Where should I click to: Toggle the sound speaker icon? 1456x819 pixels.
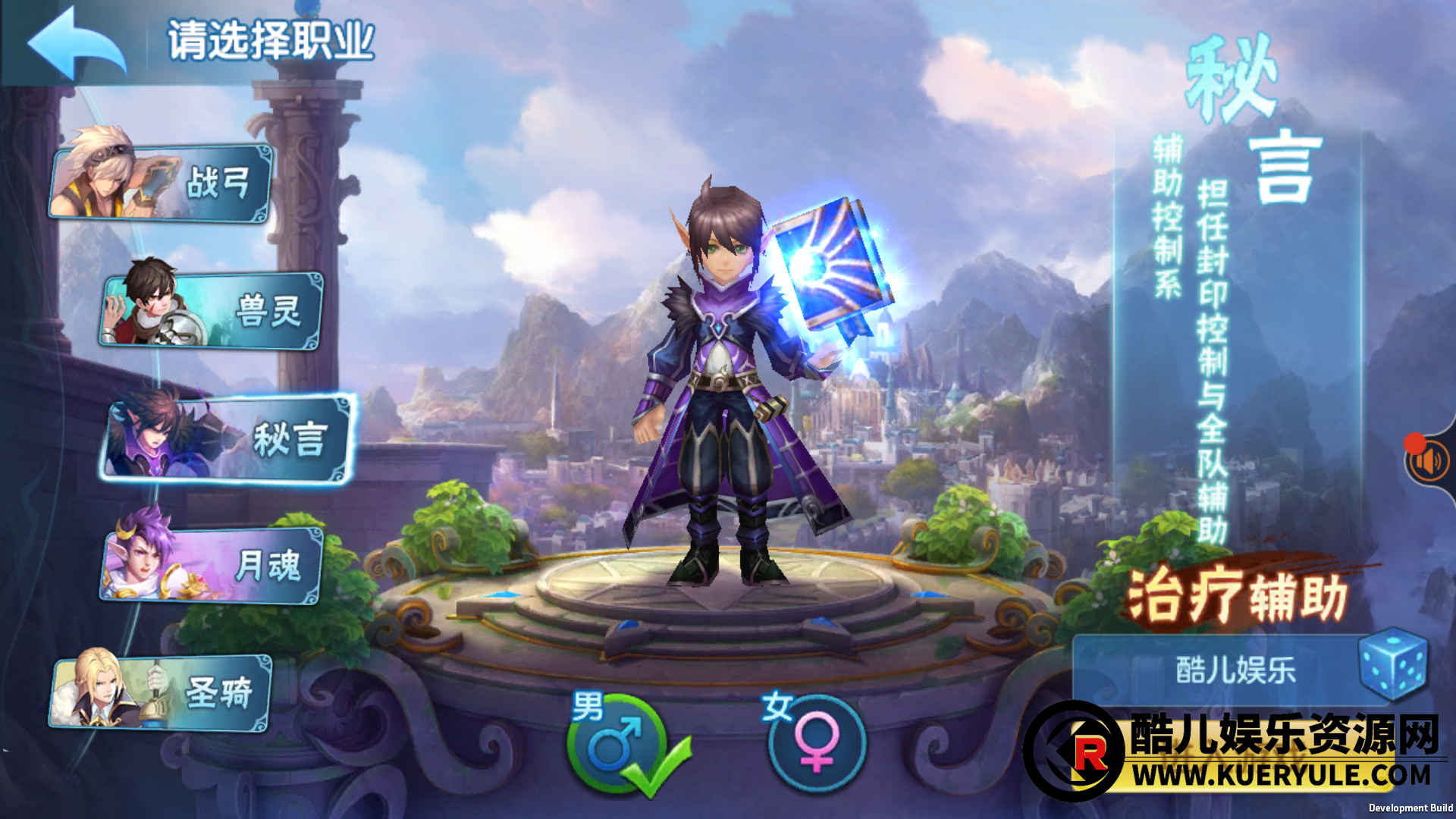coord(1428,461)
